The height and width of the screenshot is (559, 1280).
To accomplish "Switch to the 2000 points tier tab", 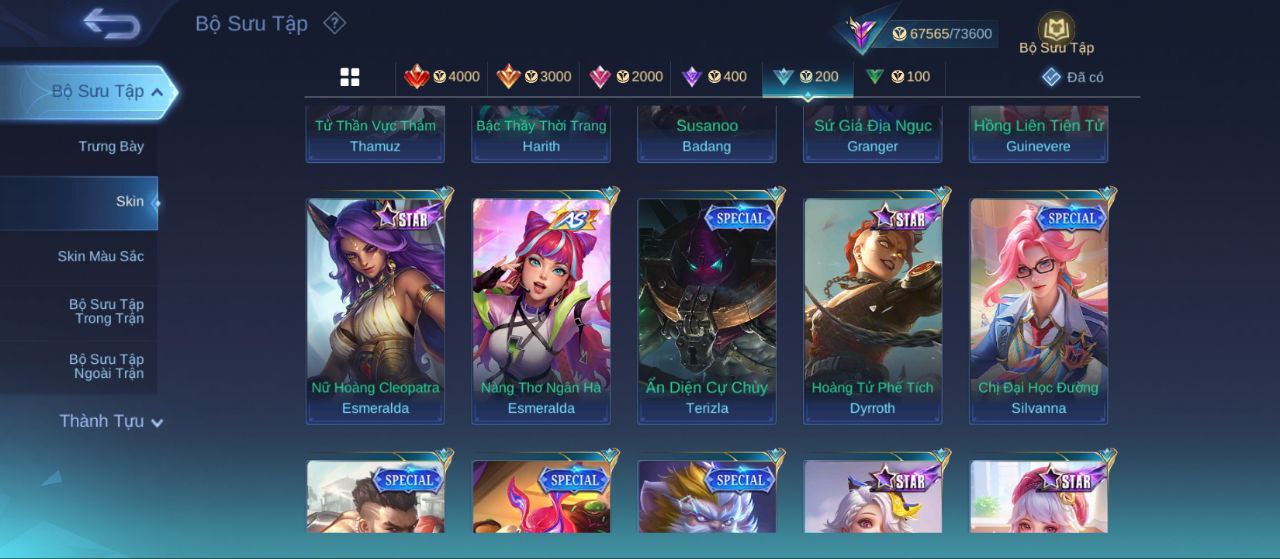I will (x=625, y=77).
